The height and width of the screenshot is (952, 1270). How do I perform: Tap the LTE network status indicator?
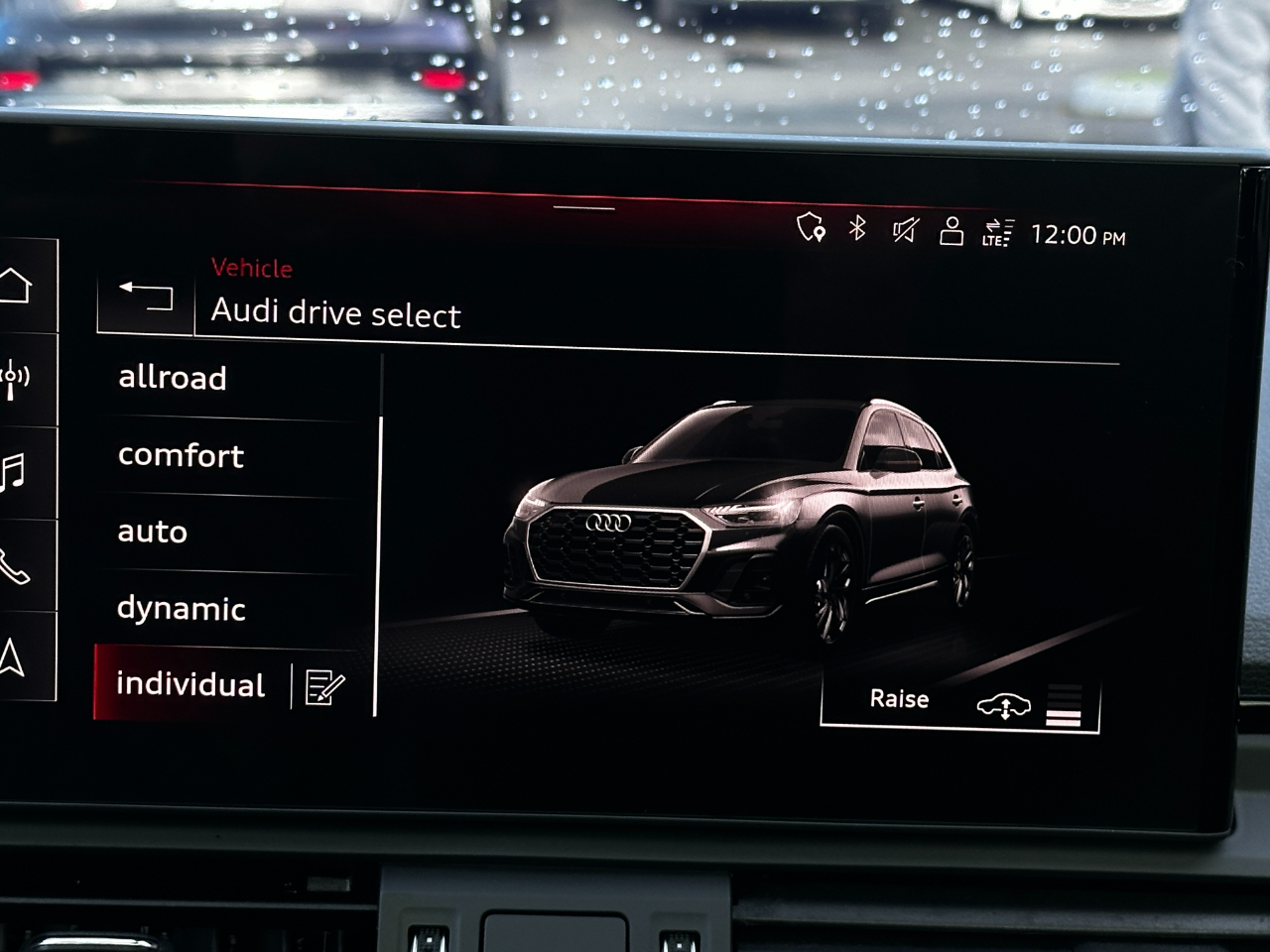[x=997, y=233]
